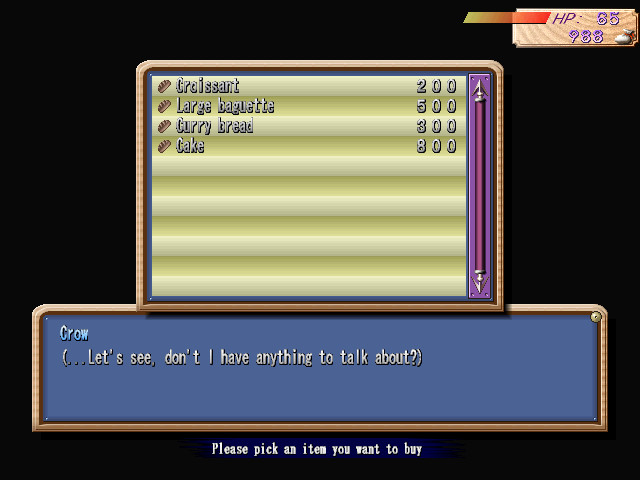Choose the Large baguette for purchase

point(224,107)
